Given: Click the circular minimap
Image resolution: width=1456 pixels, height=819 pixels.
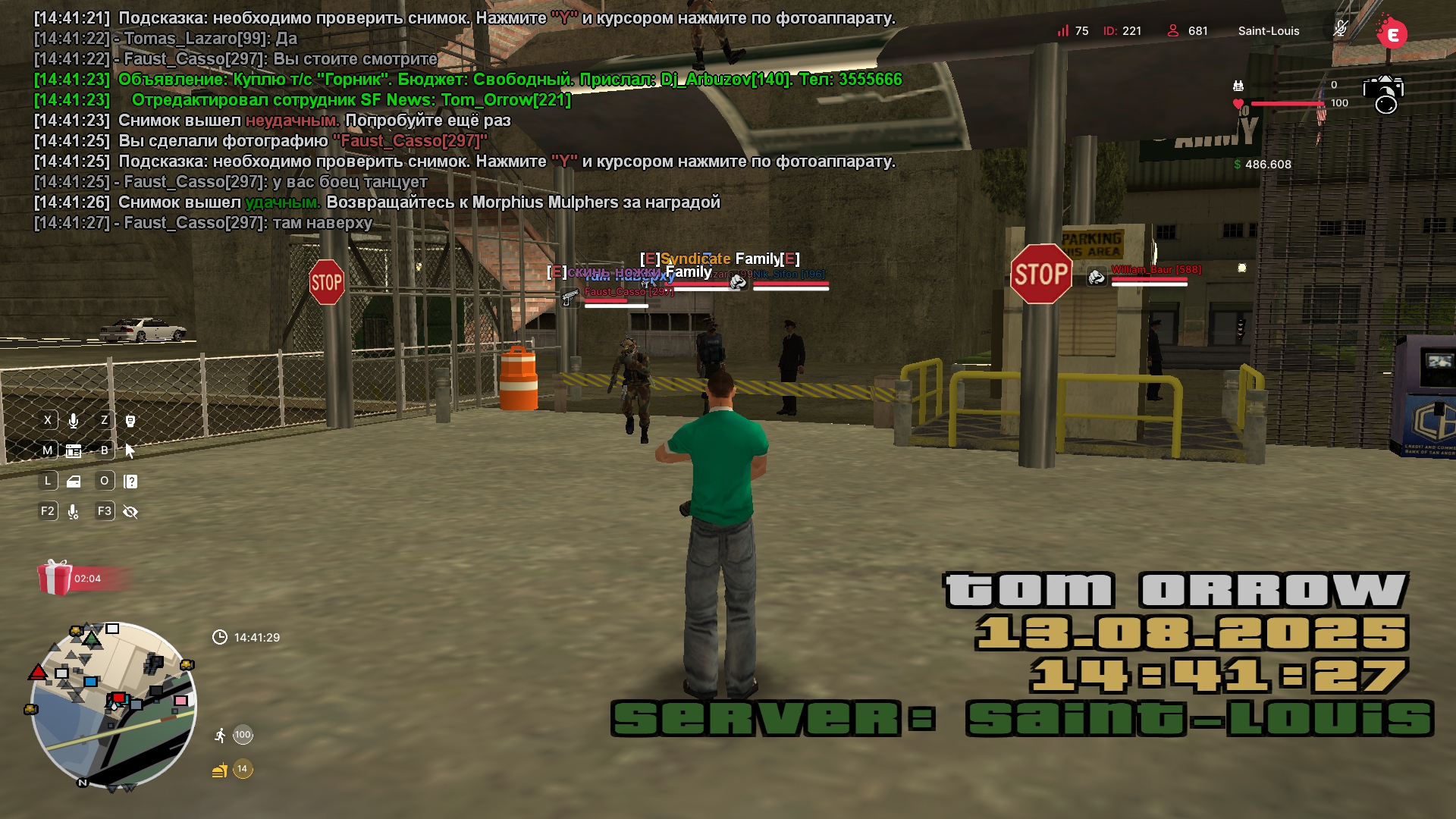Looking at the screenshot, I should pyautogui.click(x=114, y=705).
